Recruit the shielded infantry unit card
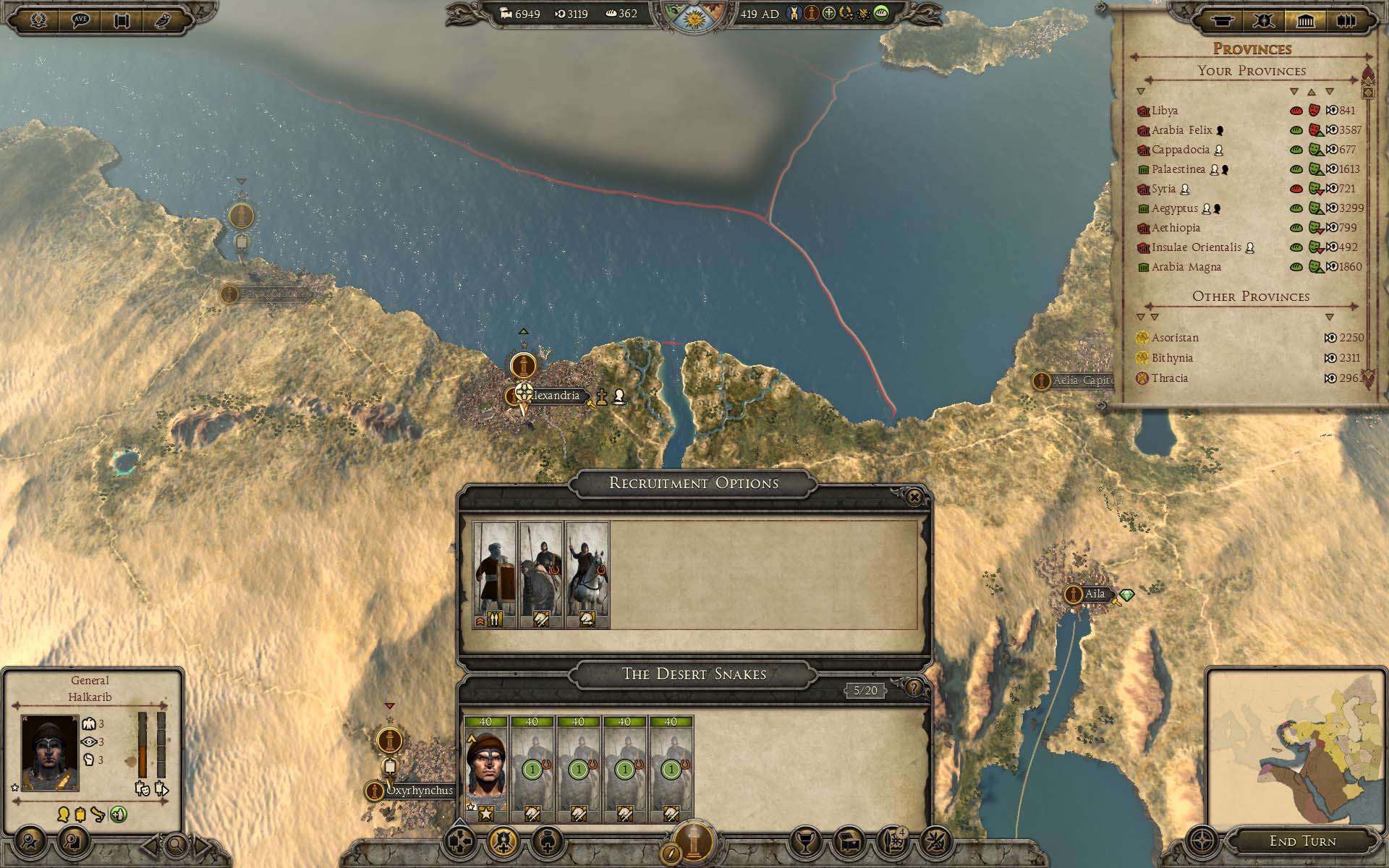1389x868 pixels. [495, 574]
